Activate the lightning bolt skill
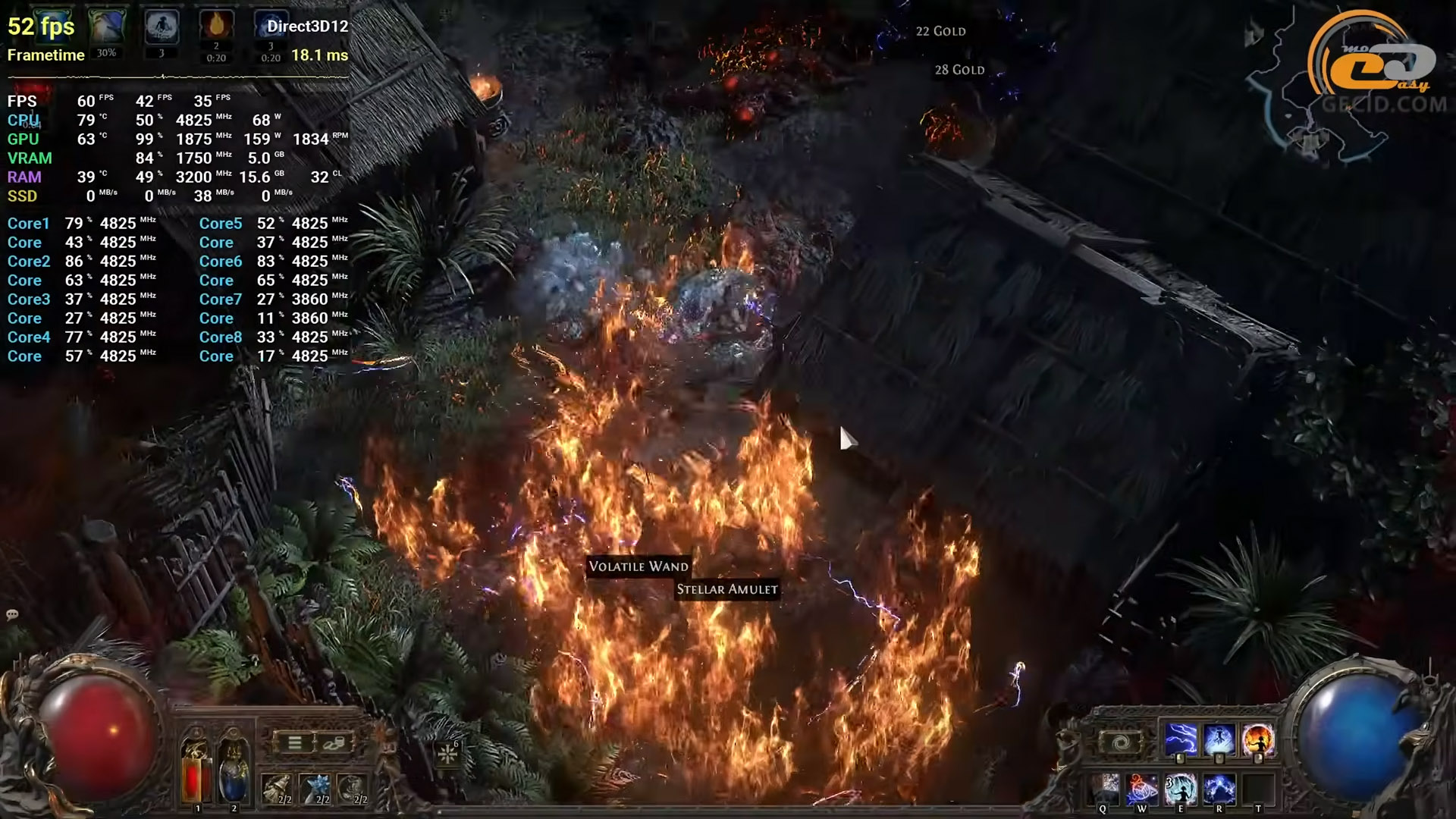1456x819 pixels. [x=1181, y=739]
